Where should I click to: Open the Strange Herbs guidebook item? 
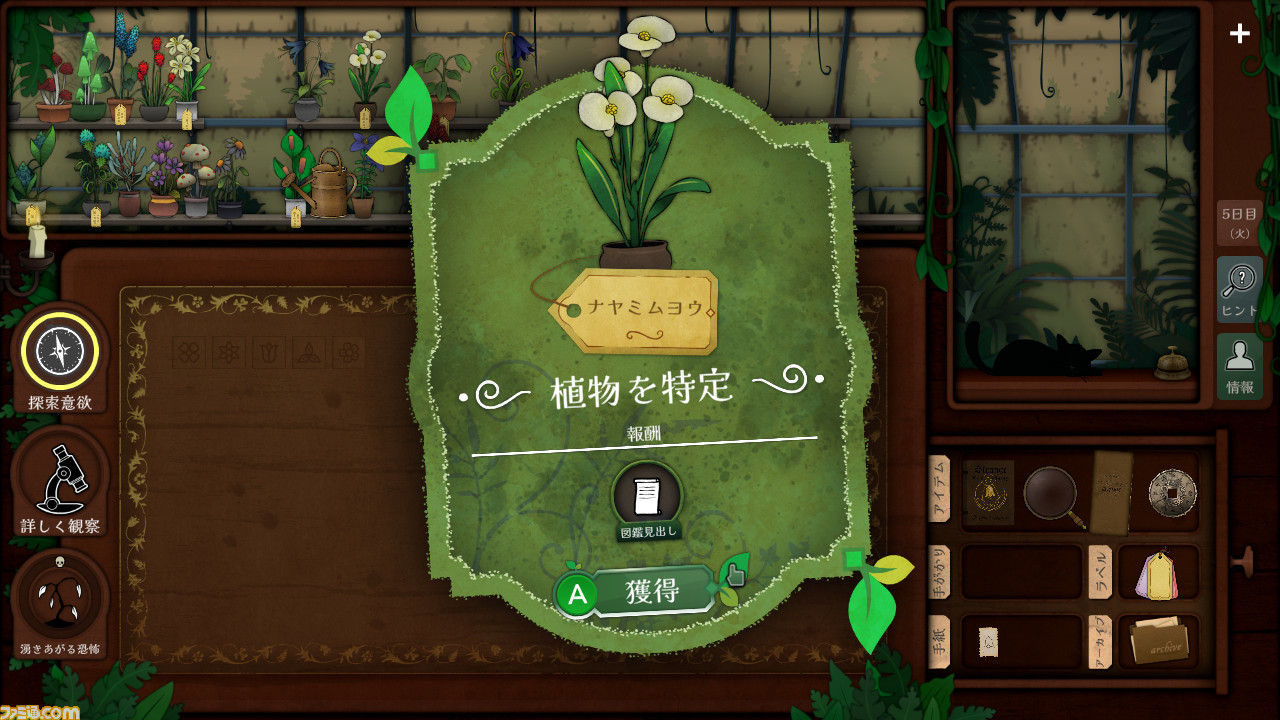(989, 490)
